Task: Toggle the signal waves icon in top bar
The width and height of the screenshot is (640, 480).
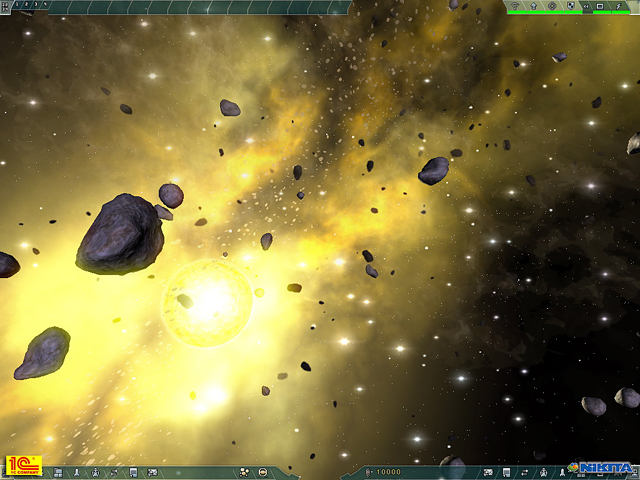Action: 514,5
